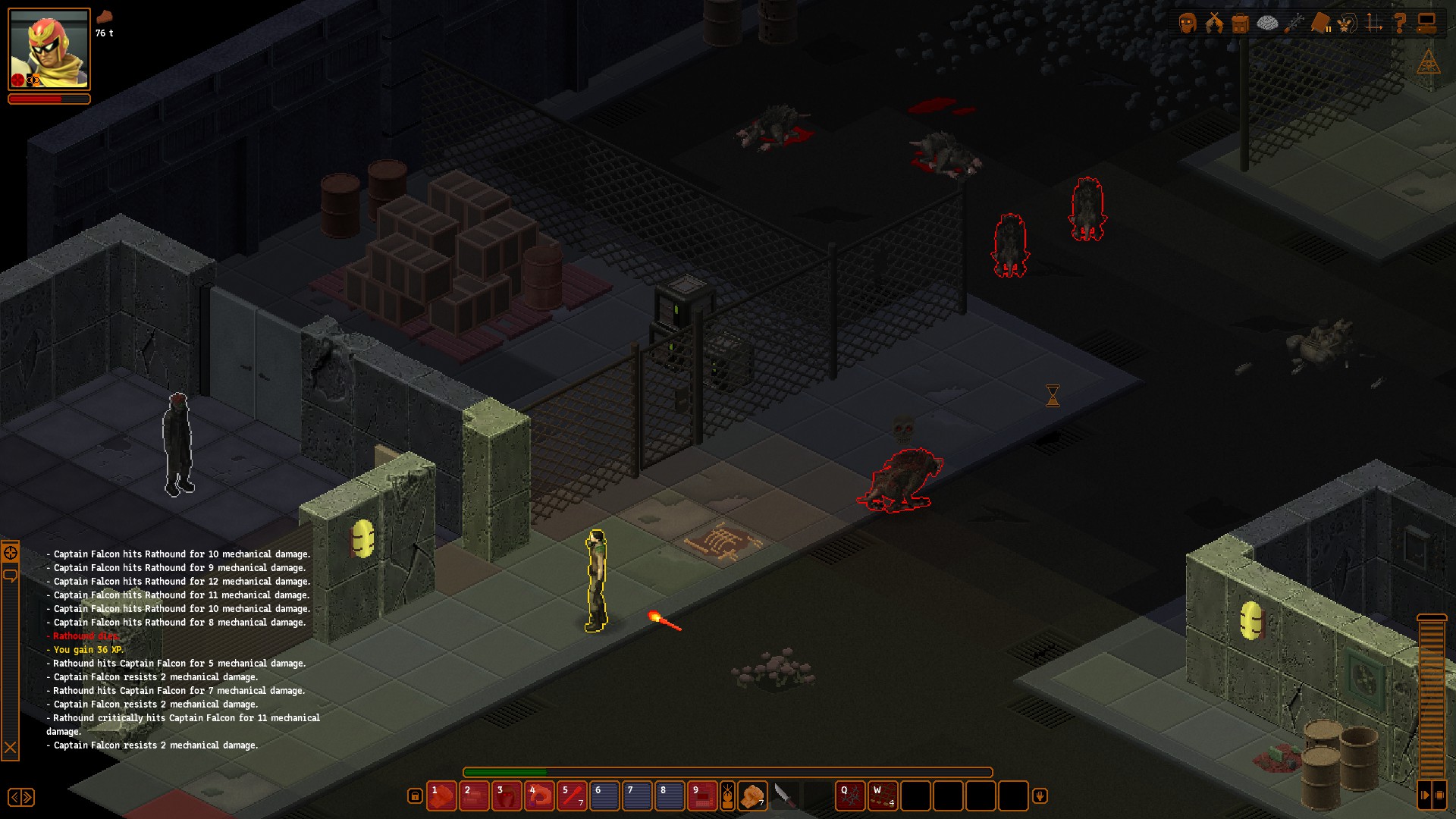Close the combat log with X
The image size is (1456, 819).
coord(11,748)
